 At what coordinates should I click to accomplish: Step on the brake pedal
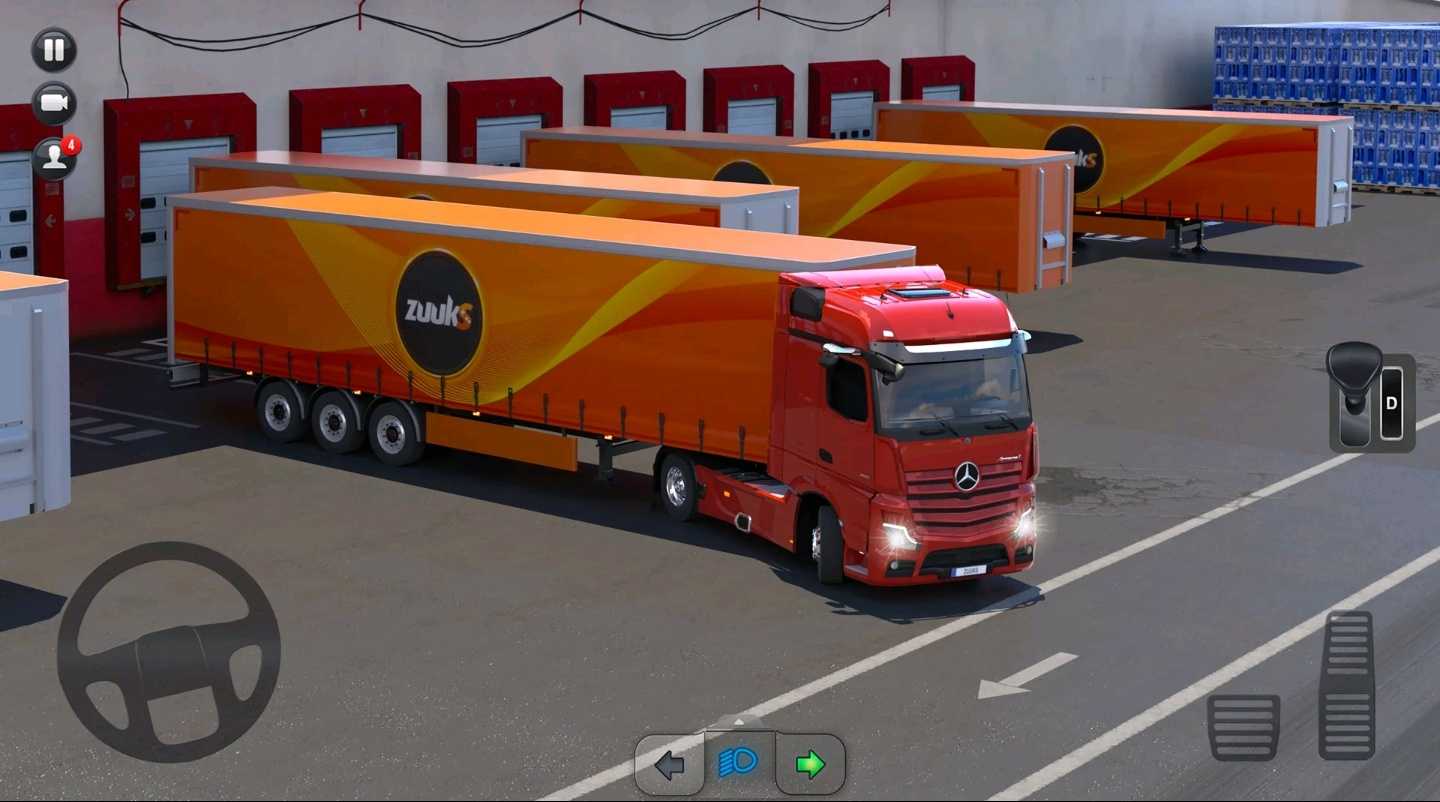pyautogui.click(x=1243, y=727)
